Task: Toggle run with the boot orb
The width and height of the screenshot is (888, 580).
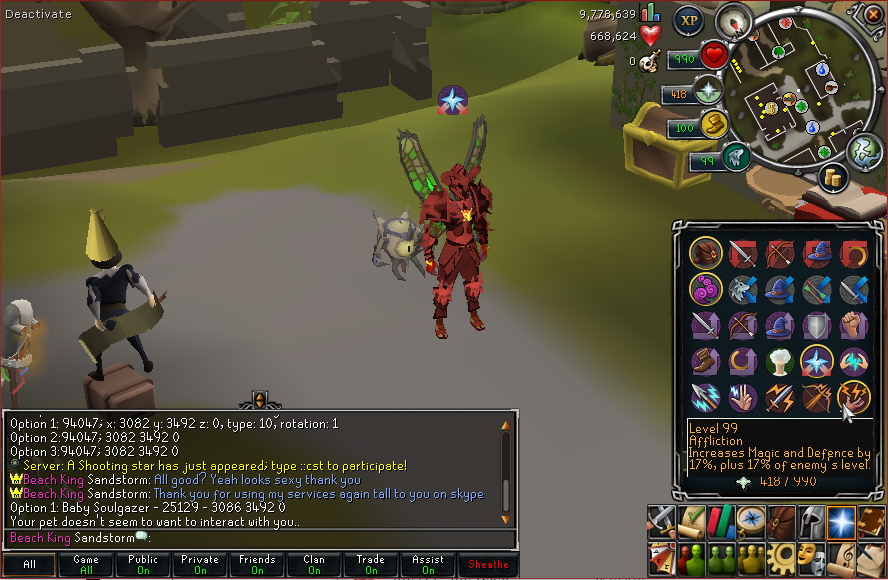Action: click(713, 124)
